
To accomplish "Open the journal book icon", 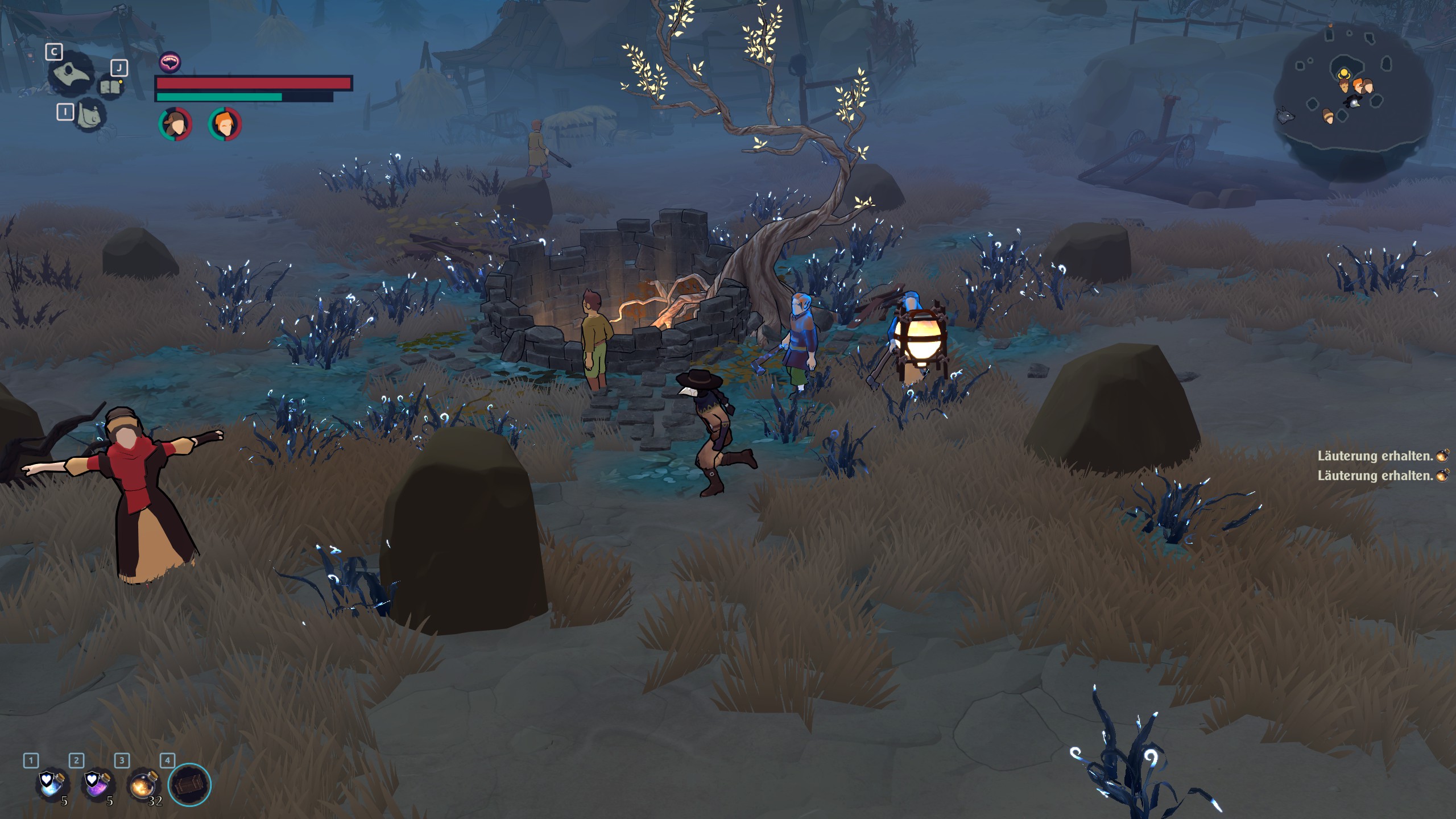I will tap(111, 87).
